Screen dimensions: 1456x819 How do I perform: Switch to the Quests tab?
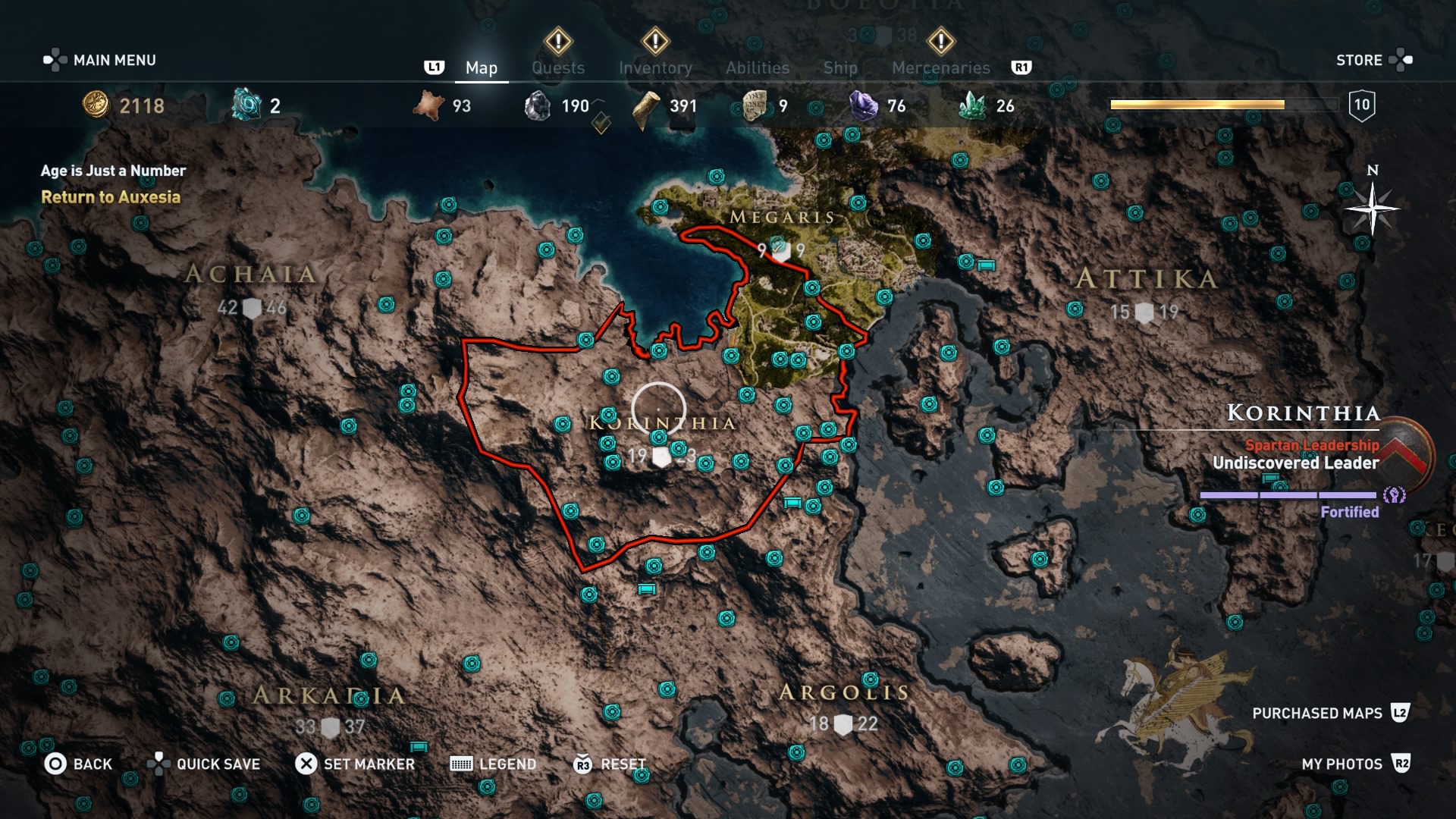(558, 67)
